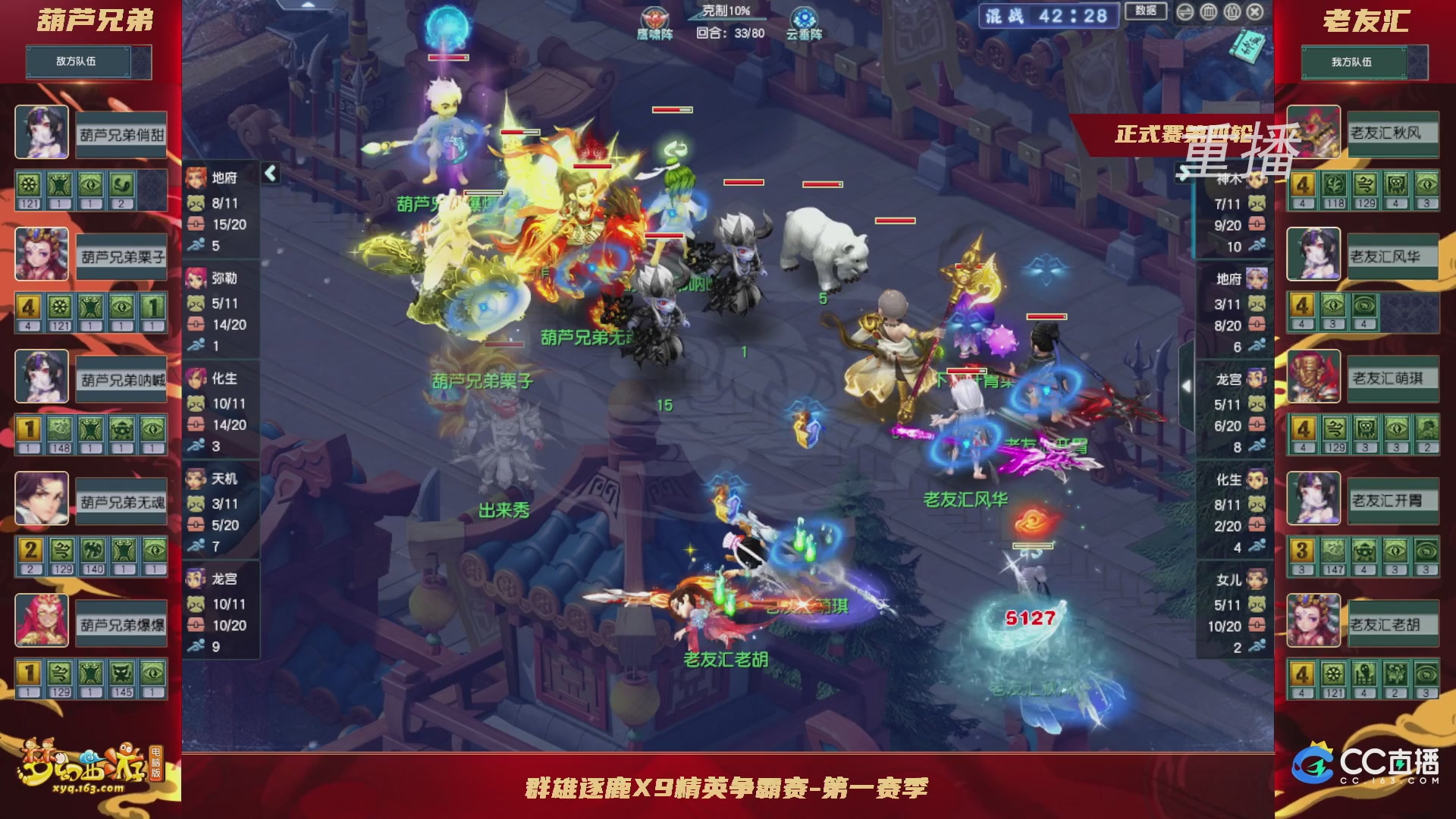Image resolution: width=1456 pixels, height=819 pixels.
Task: Open the 葫芦兄弟俏甜 character portrait
Action: point(42,132)
